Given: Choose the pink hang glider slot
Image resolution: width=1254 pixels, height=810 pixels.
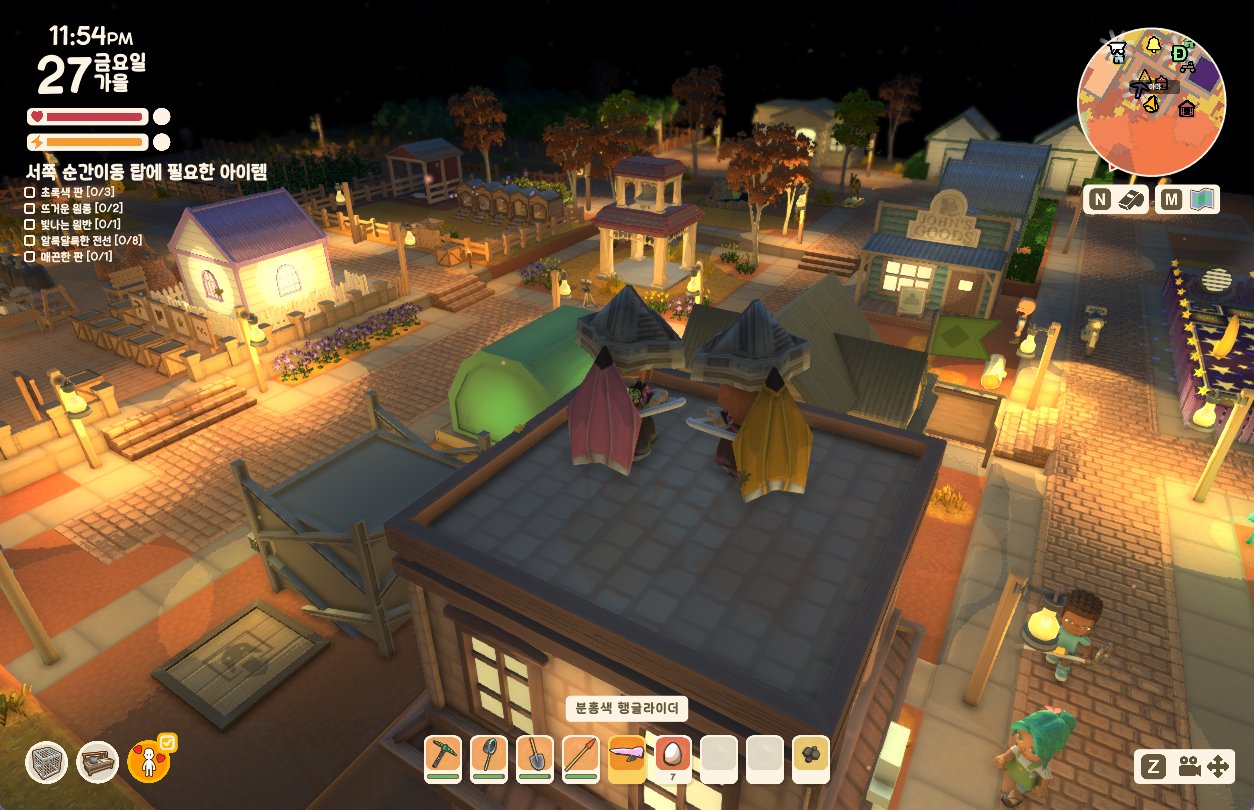Looking at the screenshot, I should 626,757.
